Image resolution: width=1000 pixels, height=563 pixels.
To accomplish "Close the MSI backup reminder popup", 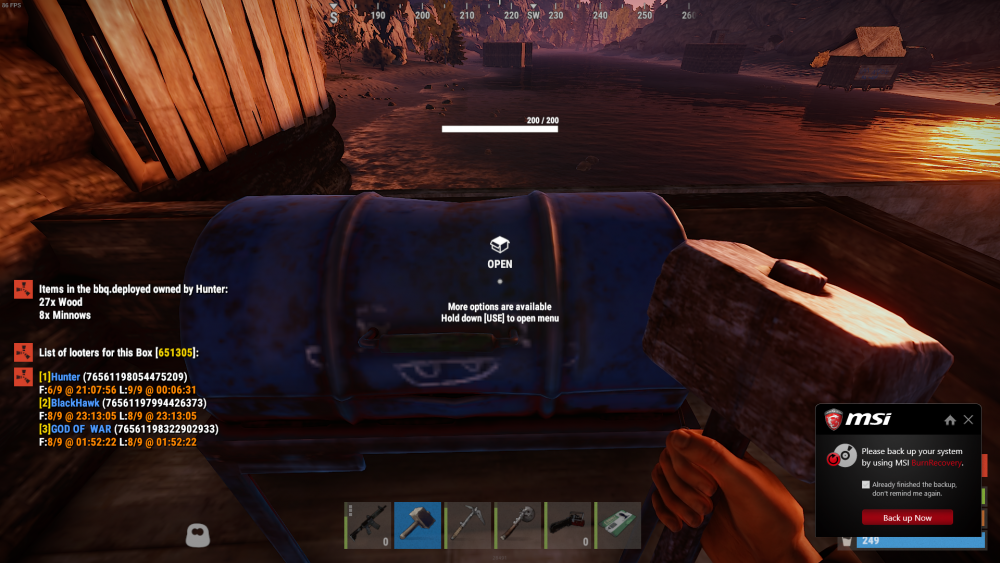I will (x=968, y=420).
